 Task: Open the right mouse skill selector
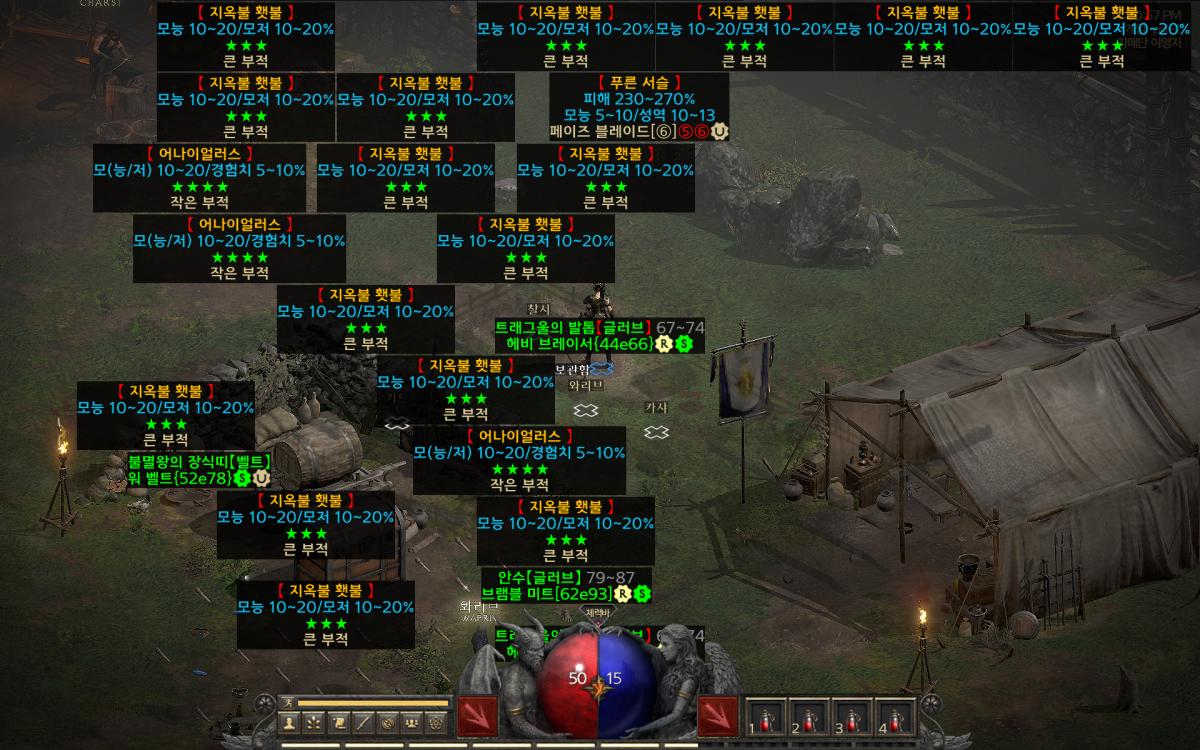pos(717,716)
